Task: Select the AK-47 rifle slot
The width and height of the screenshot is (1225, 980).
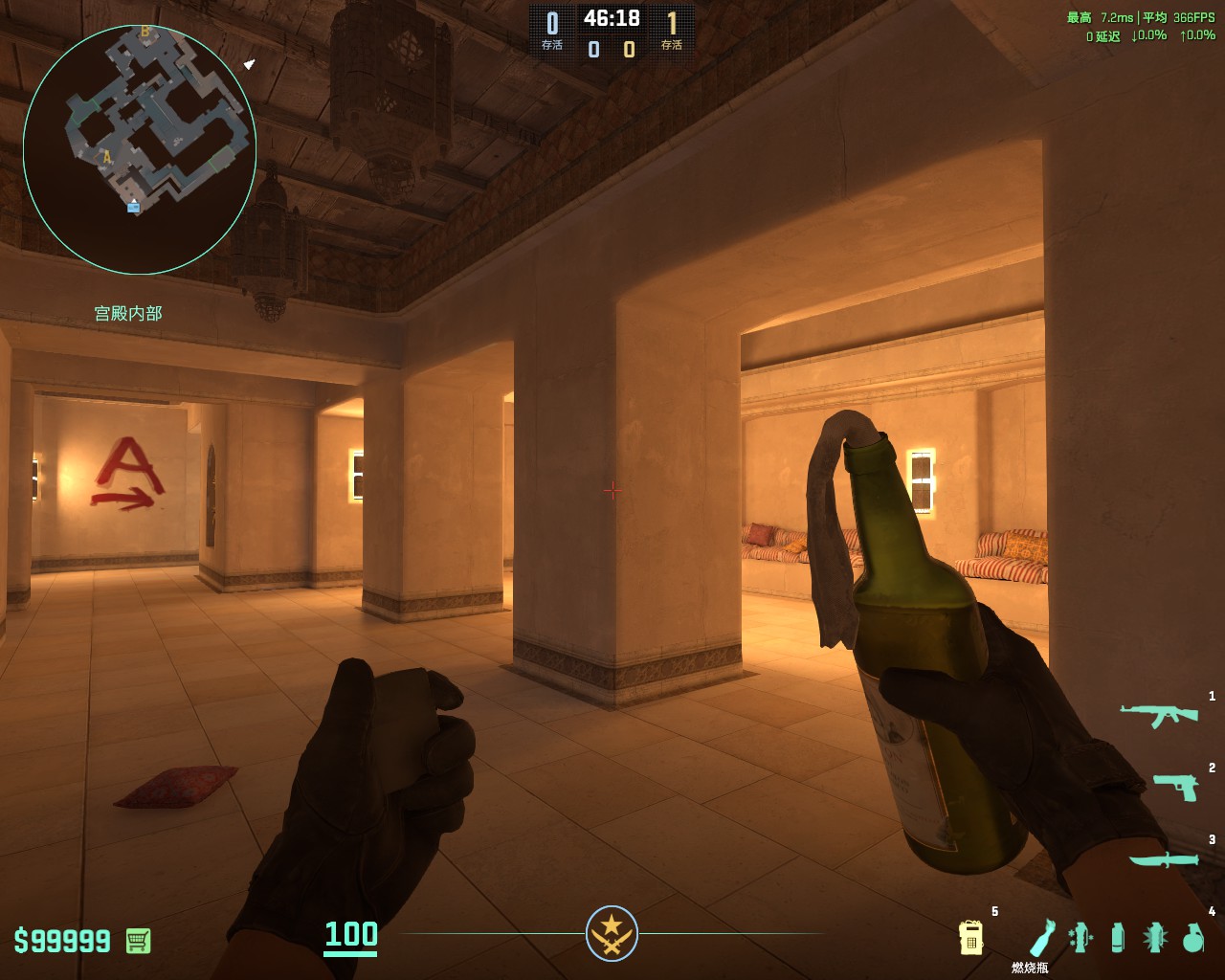Action: (1159, 714)
